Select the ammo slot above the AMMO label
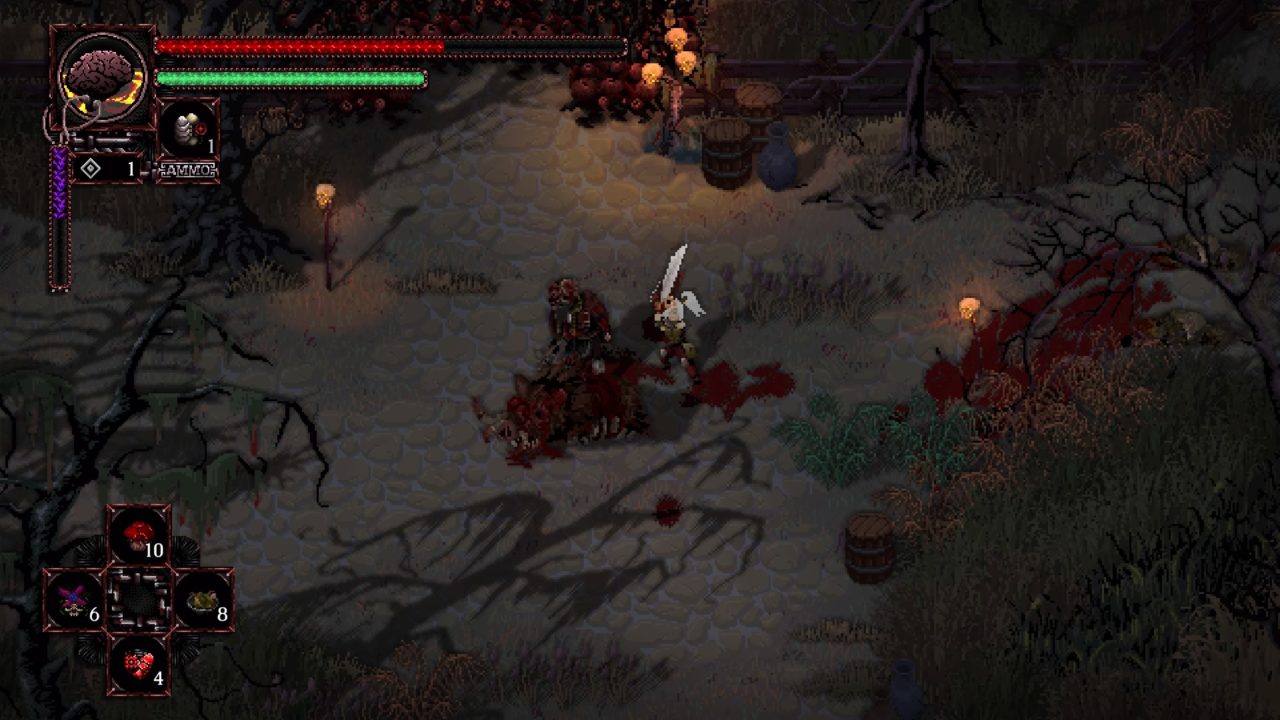 pos(188,130)
